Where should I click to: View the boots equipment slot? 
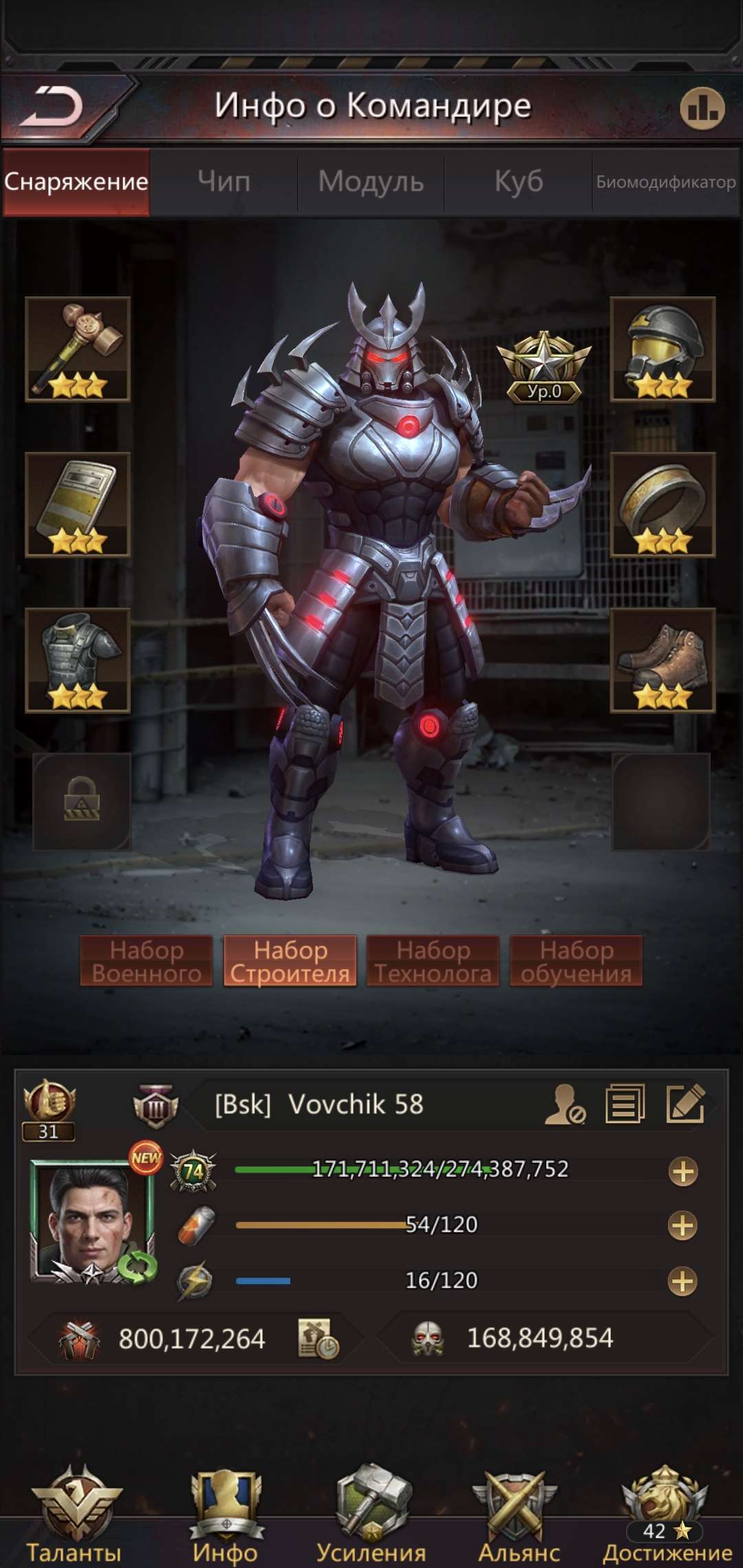[663, 660]
